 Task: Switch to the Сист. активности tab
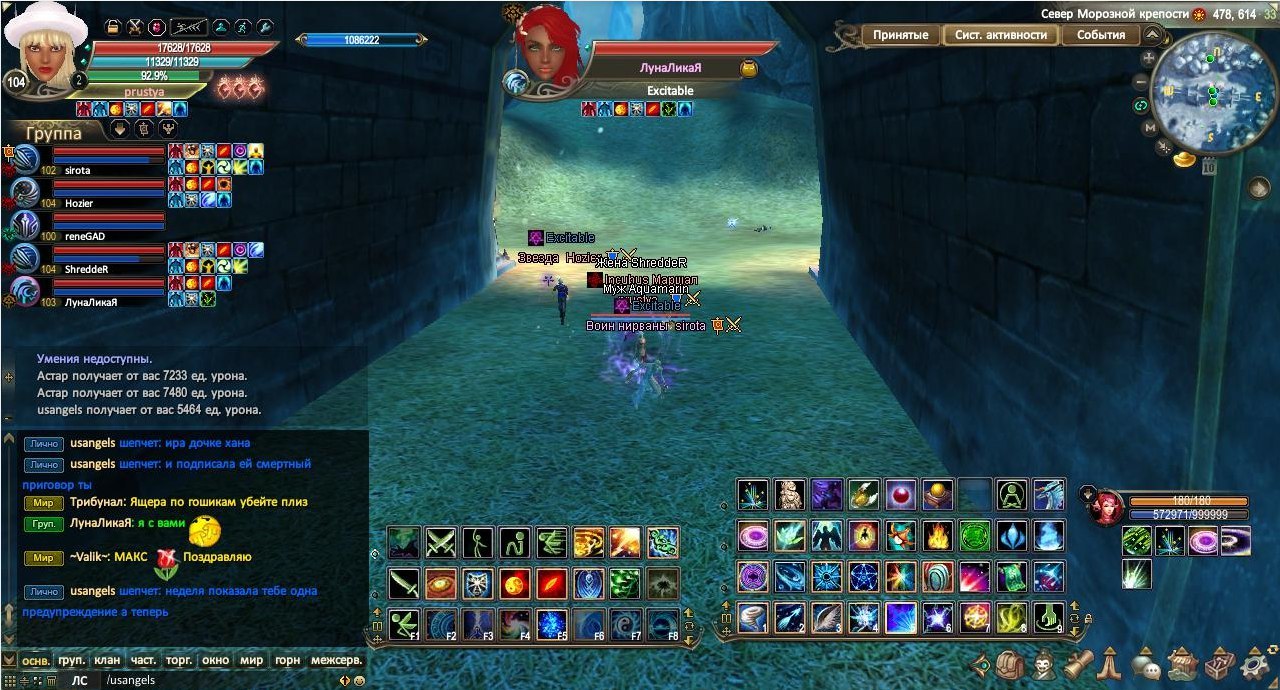pyautogui.click(x=1000, y=35)
